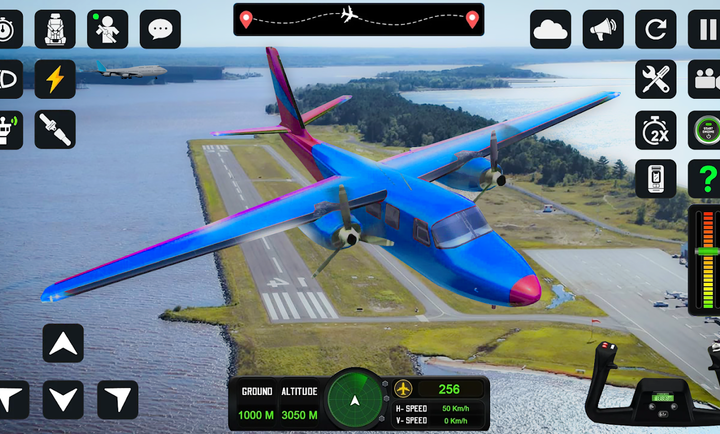The width and height of the screenshot is (720, 434).
Task: Select the satellite icon button
Action: coord(55,130)
